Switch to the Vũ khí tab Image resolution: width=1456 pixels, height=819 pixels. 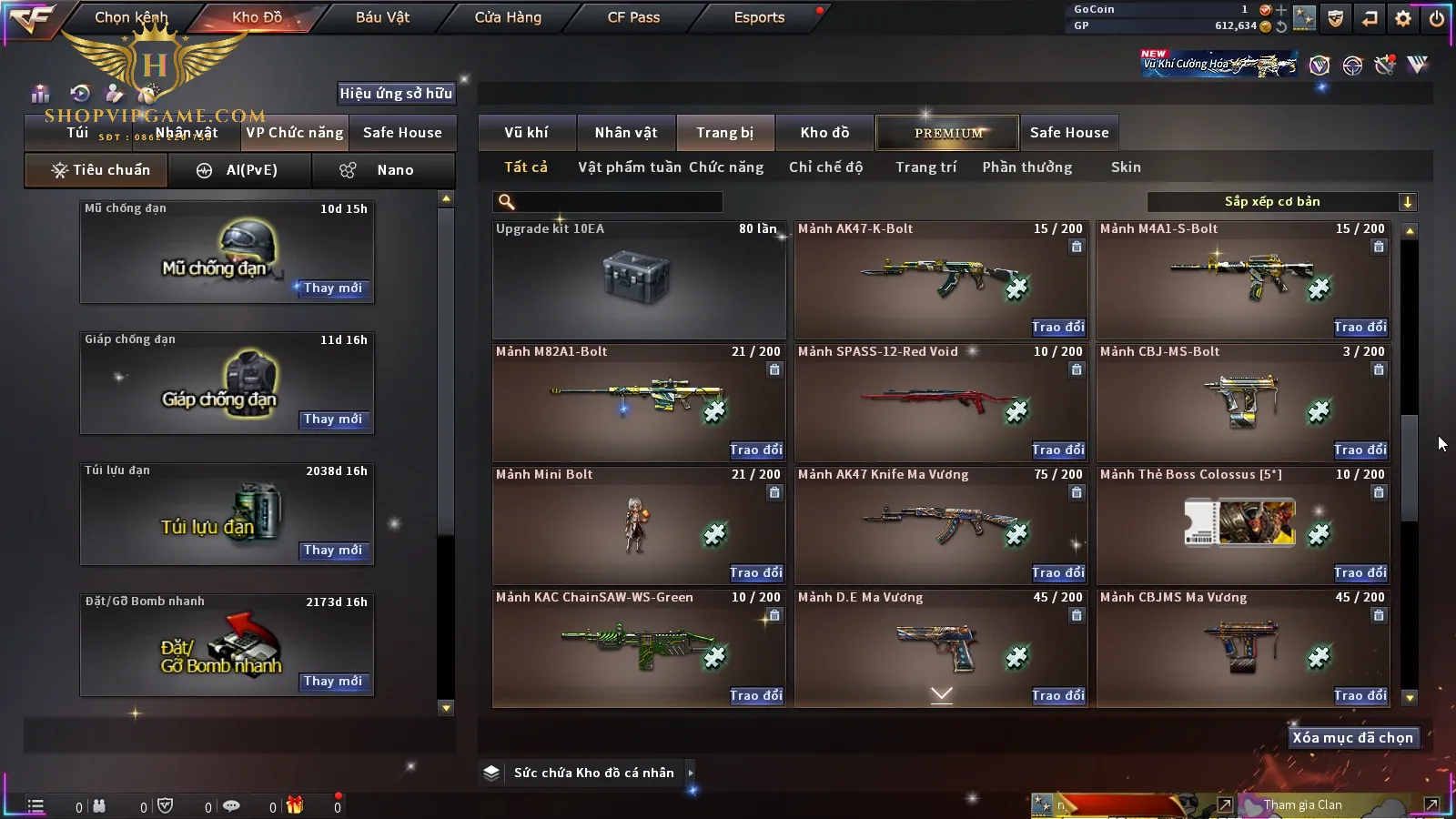click(x=526, y=133)
